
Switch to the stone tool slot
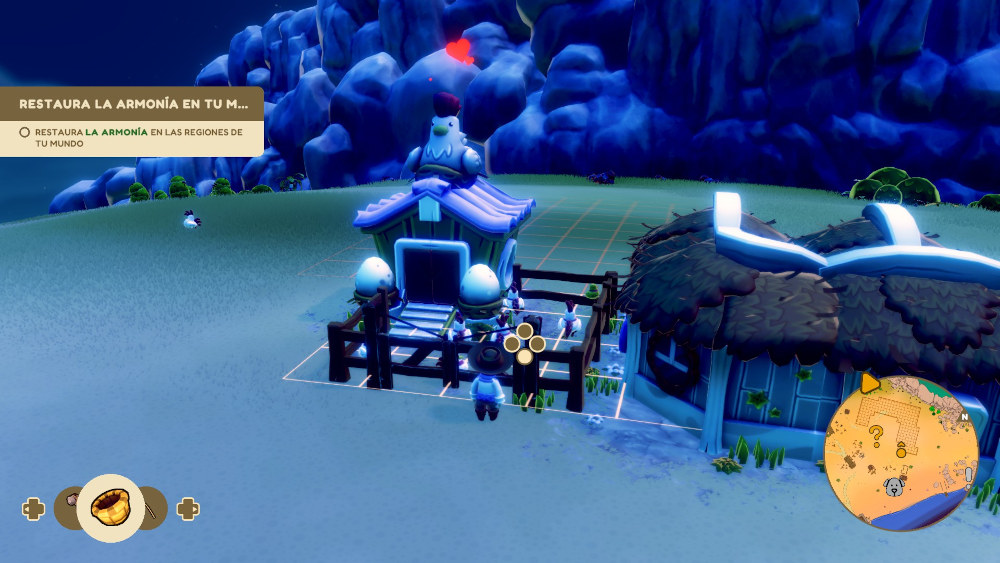coord(68,500)
